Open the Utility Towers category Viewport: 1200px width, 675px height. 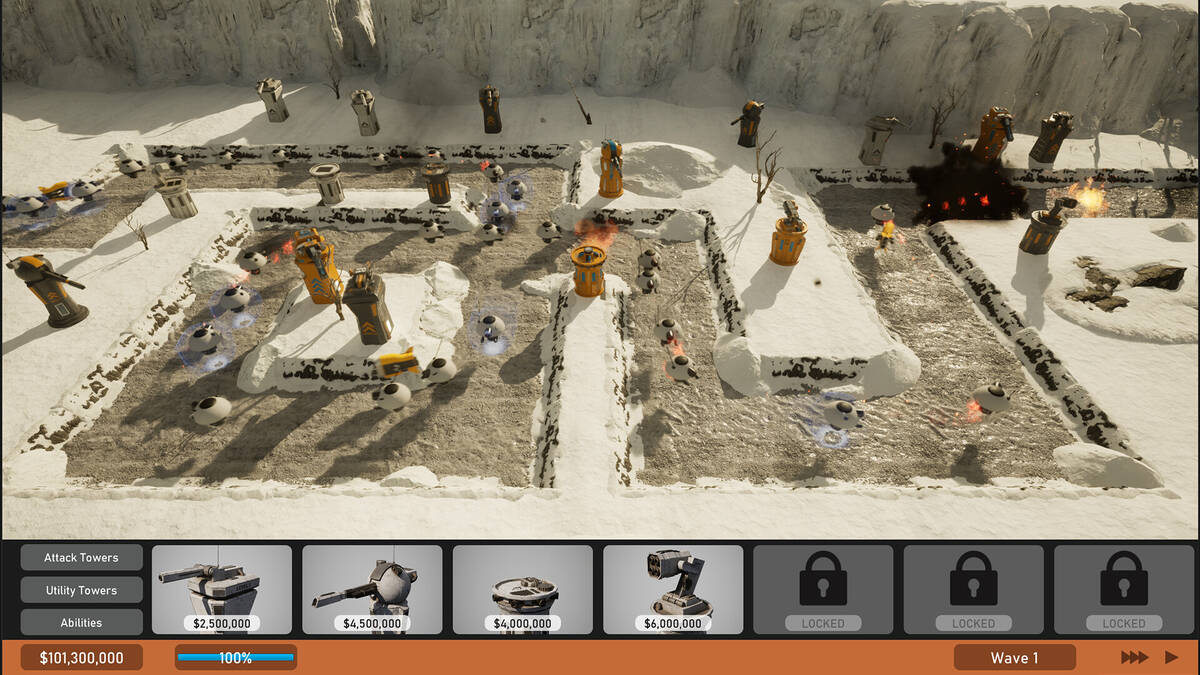(81, 590)
